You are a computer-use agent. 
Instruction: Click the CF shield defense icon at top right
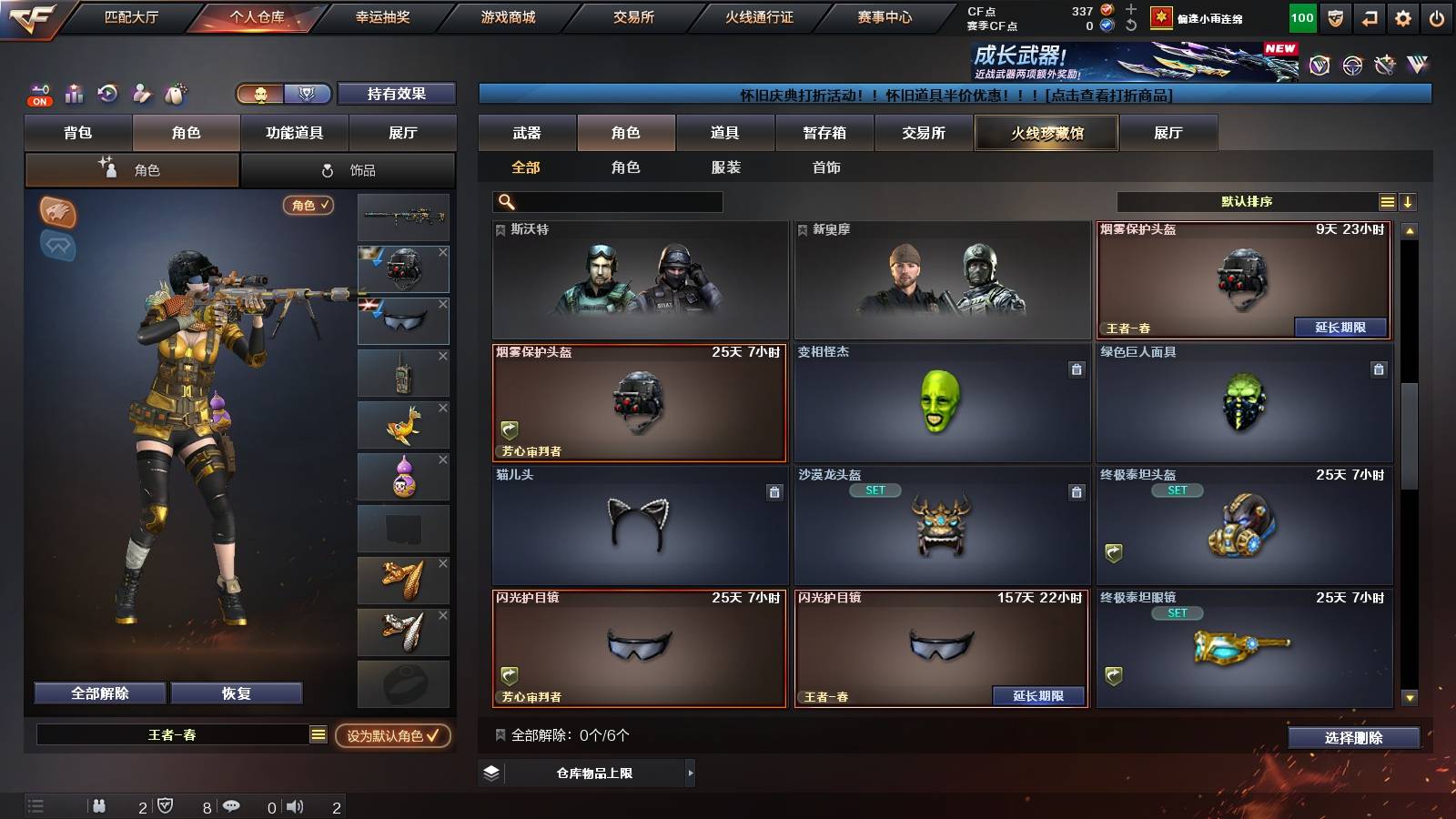pyautogui.click(x=1334, y=16)
